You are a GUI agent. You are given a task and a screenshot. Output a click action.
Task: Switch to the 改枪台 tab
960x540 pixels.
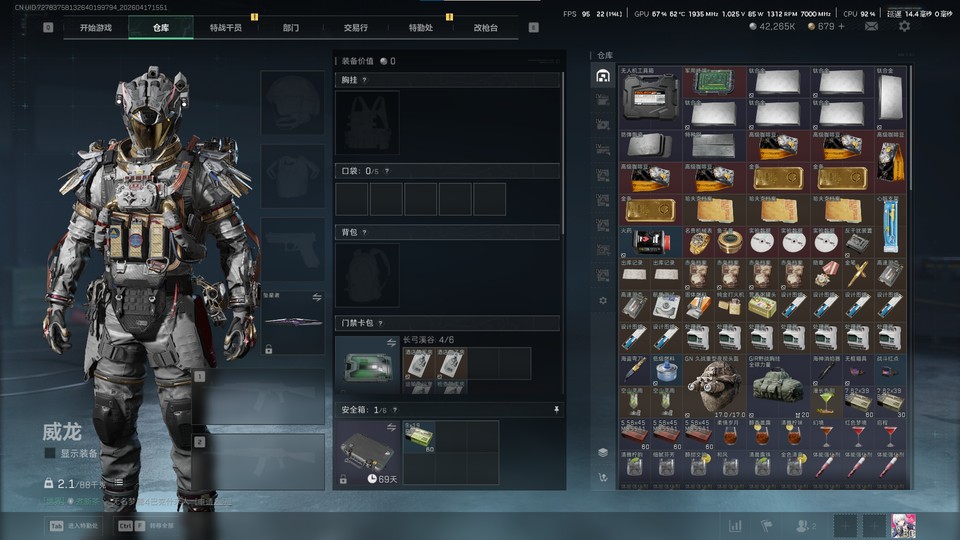(x=486, y=28)
